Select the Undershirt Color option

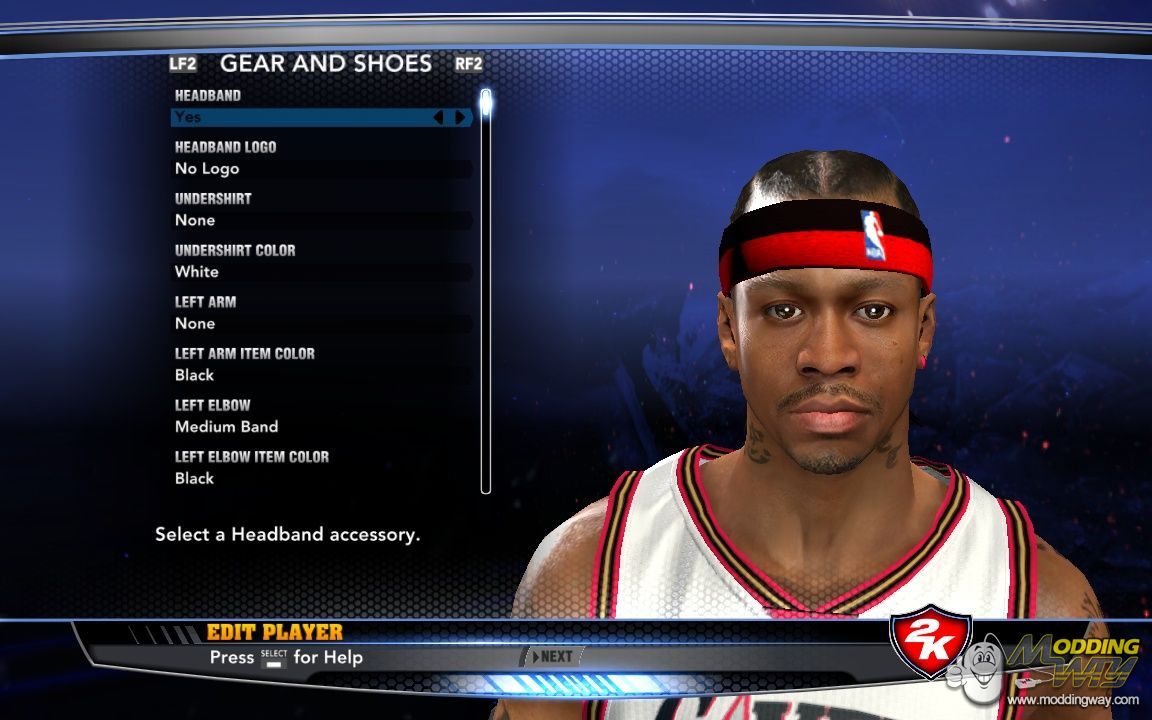(320, 272)
